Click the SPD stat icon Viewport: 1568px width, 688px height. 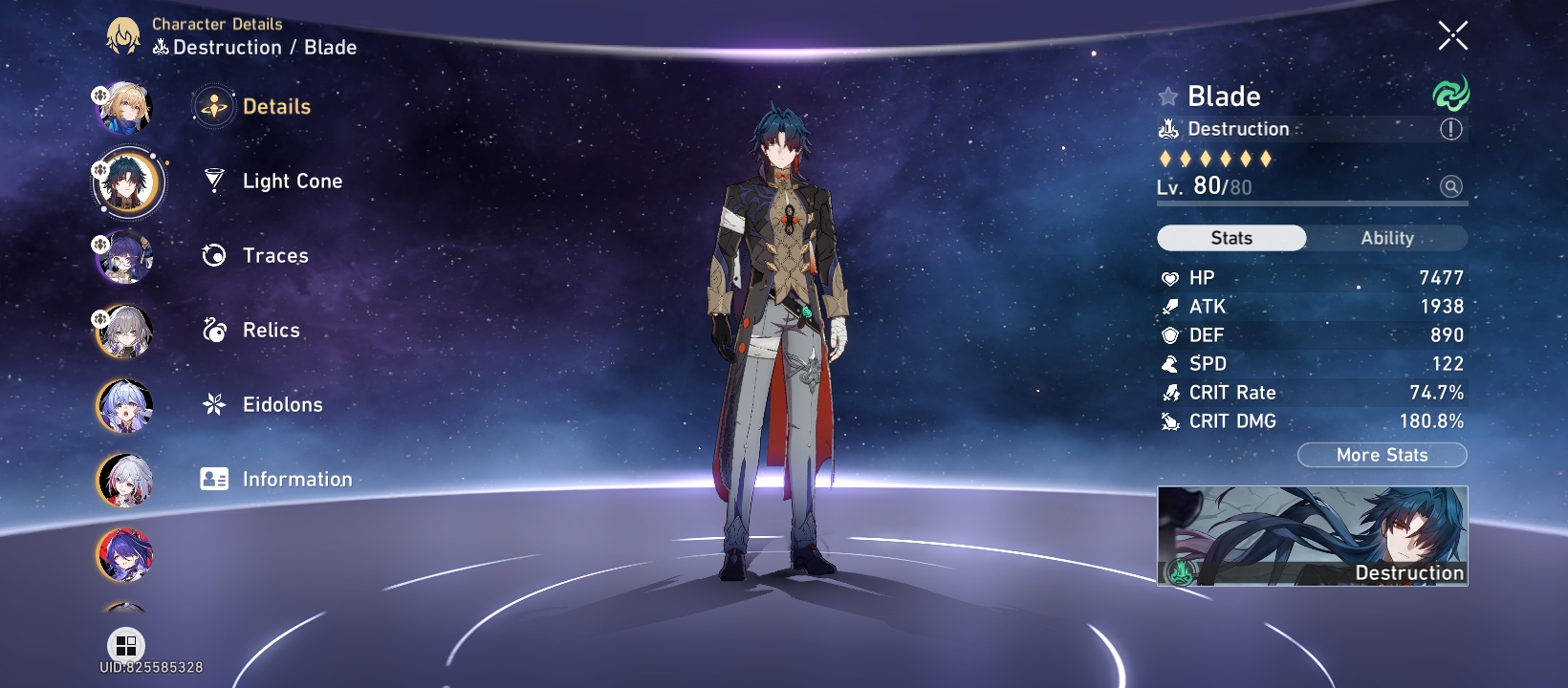(1169, 363)
